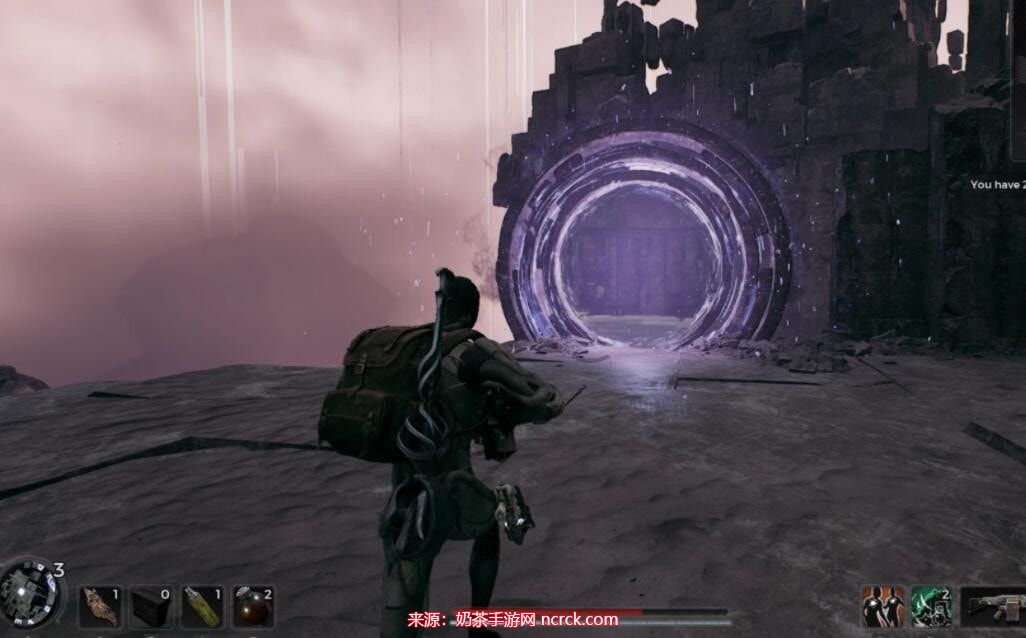Select the round red orb item slot
Screen dimensions: 1026x638
click(x=251, y=606)
